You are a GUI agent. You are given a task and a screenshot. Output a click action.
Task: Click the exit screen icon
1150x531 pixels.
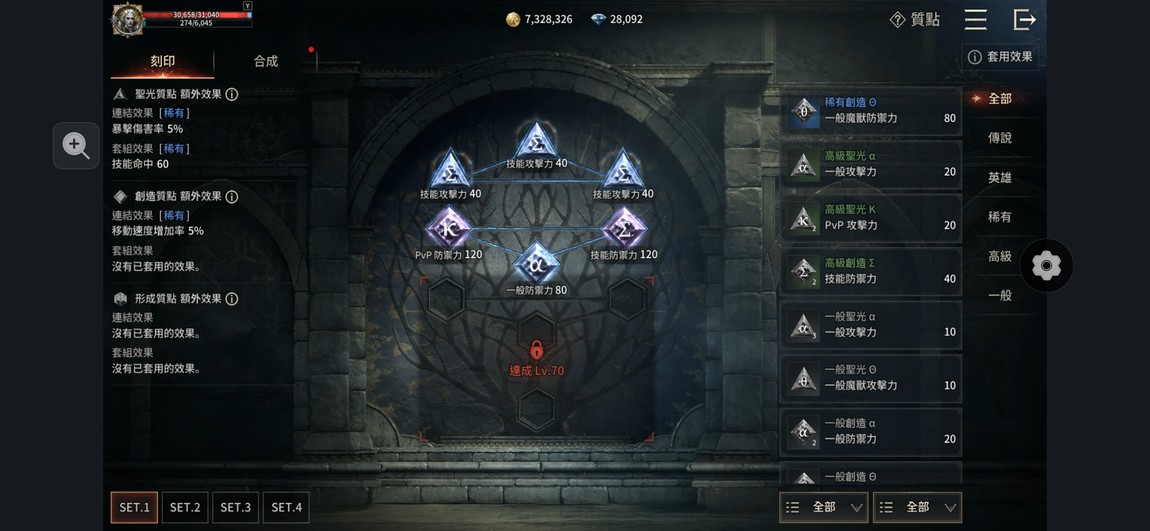click(x=1024, y=20)
